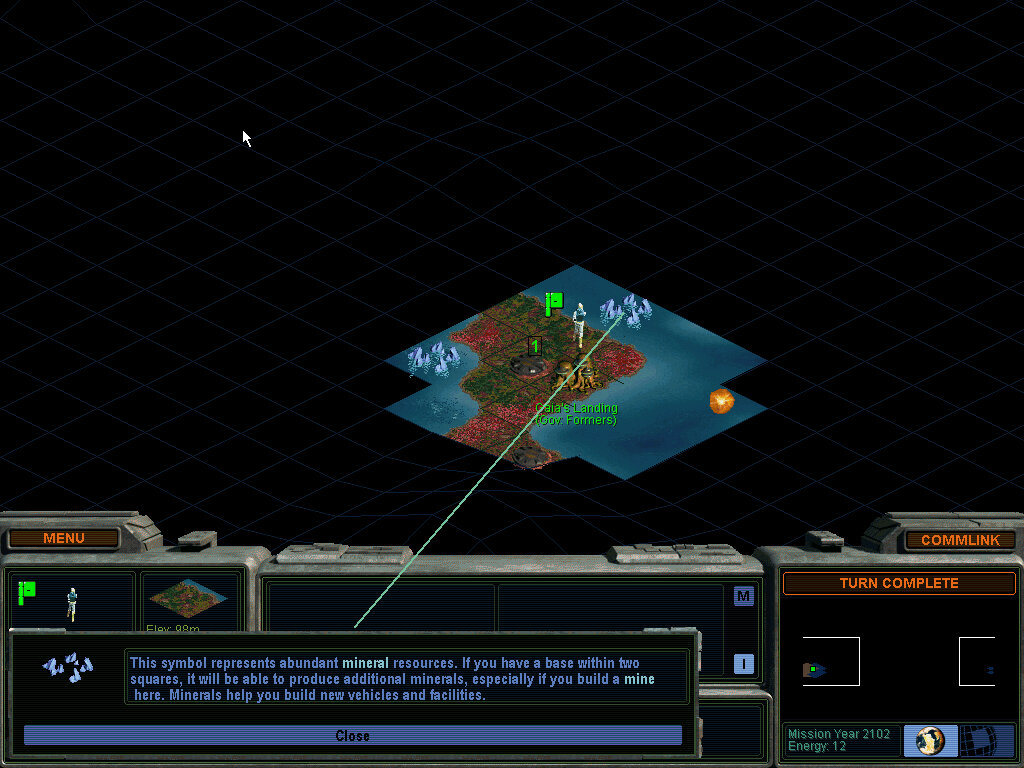Click the left minimap view
The height and width of the screenshot is (768, 1024).
tap(830, 662)
